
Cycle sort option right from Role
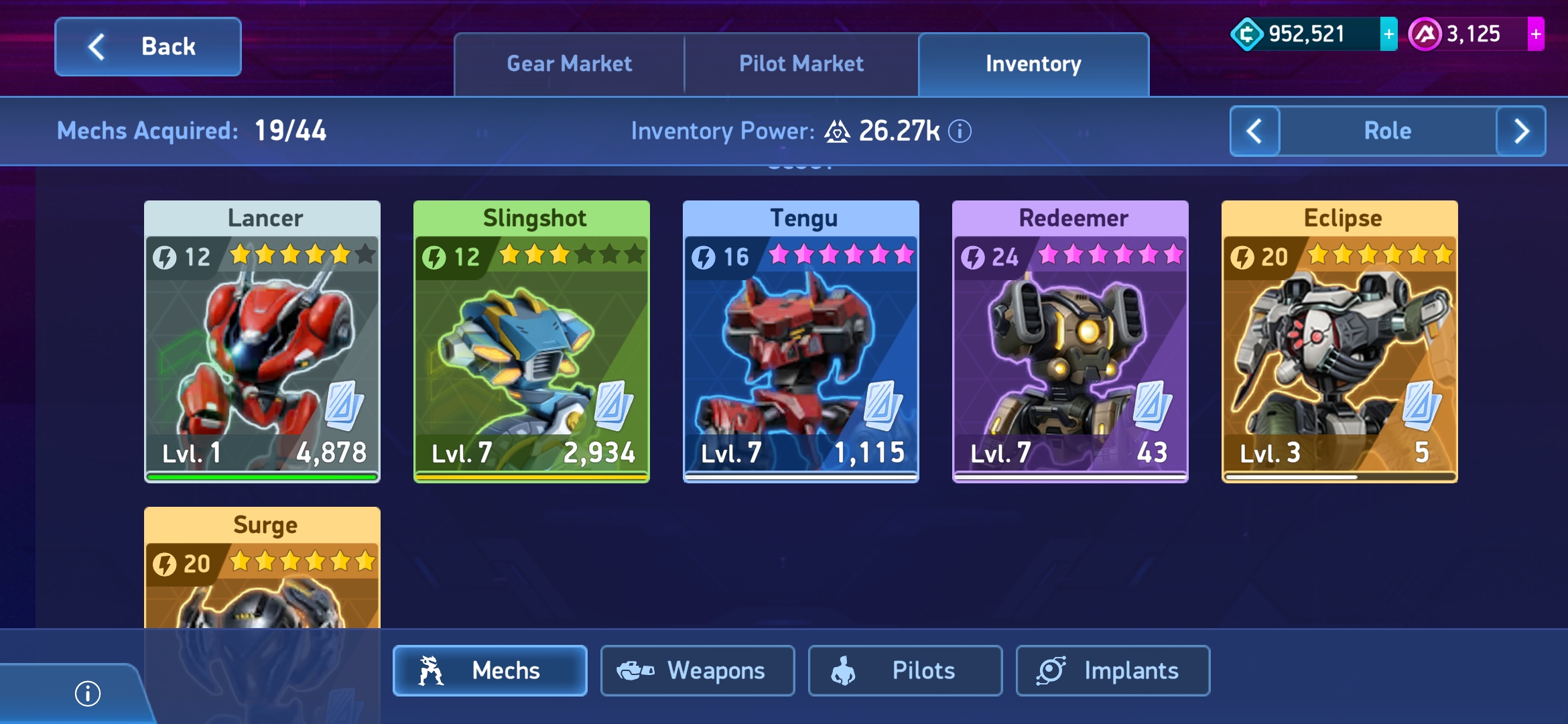coord(1521,131)
